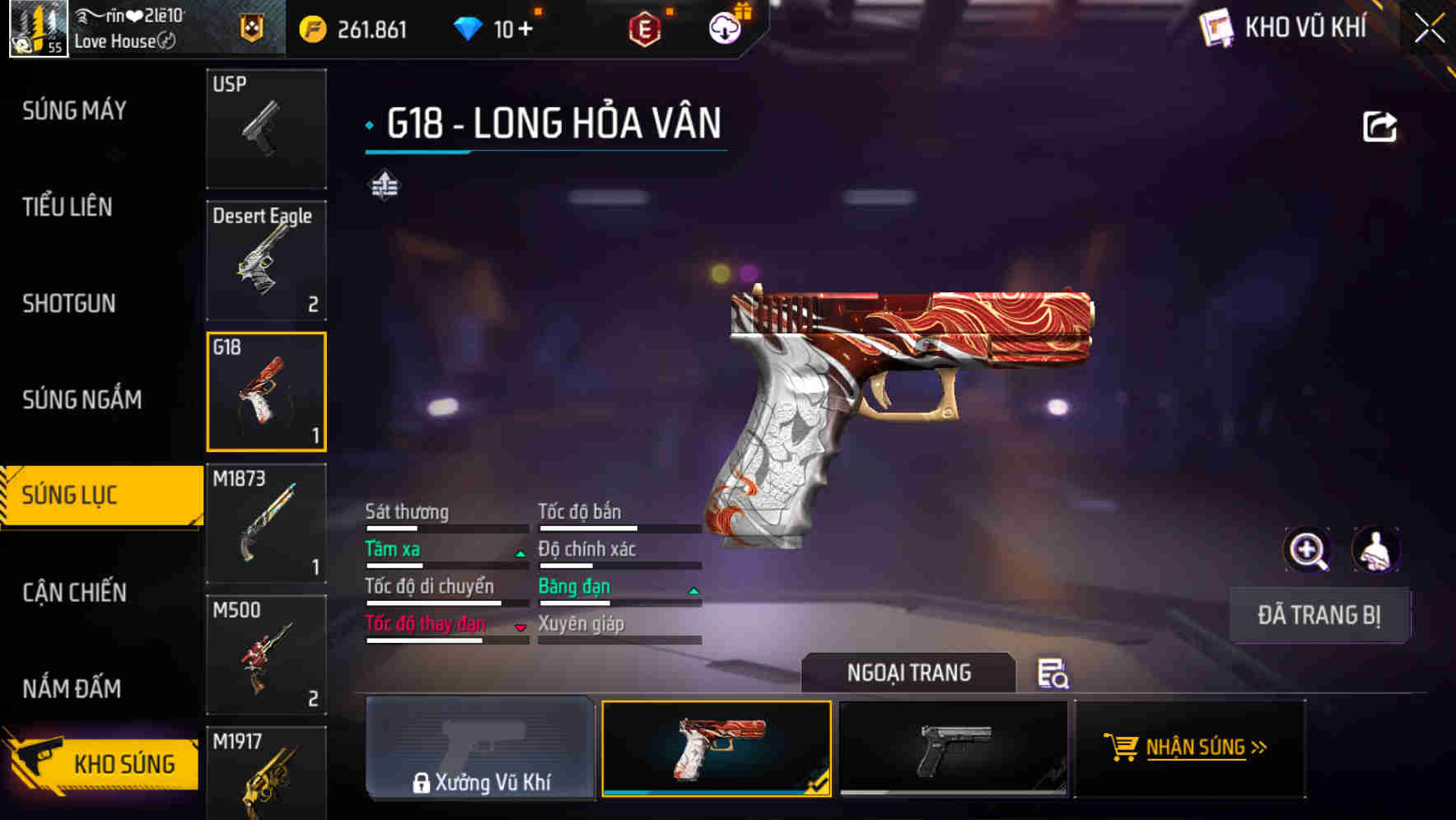Zoom in on the weapon preview

pos(1308,550)
